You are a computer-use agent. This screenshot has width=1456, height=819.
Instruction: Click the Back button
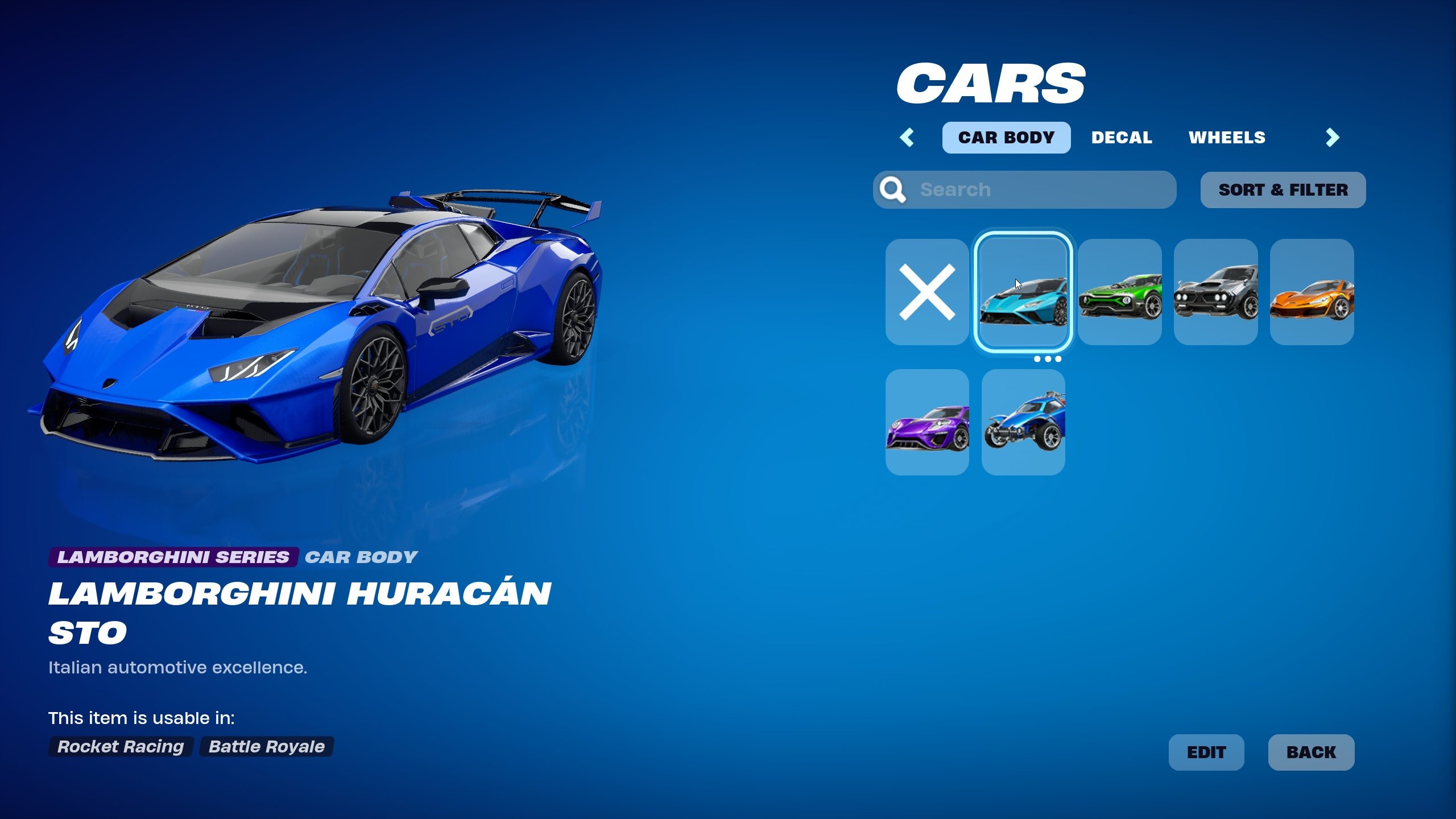tap(1312, 751)
